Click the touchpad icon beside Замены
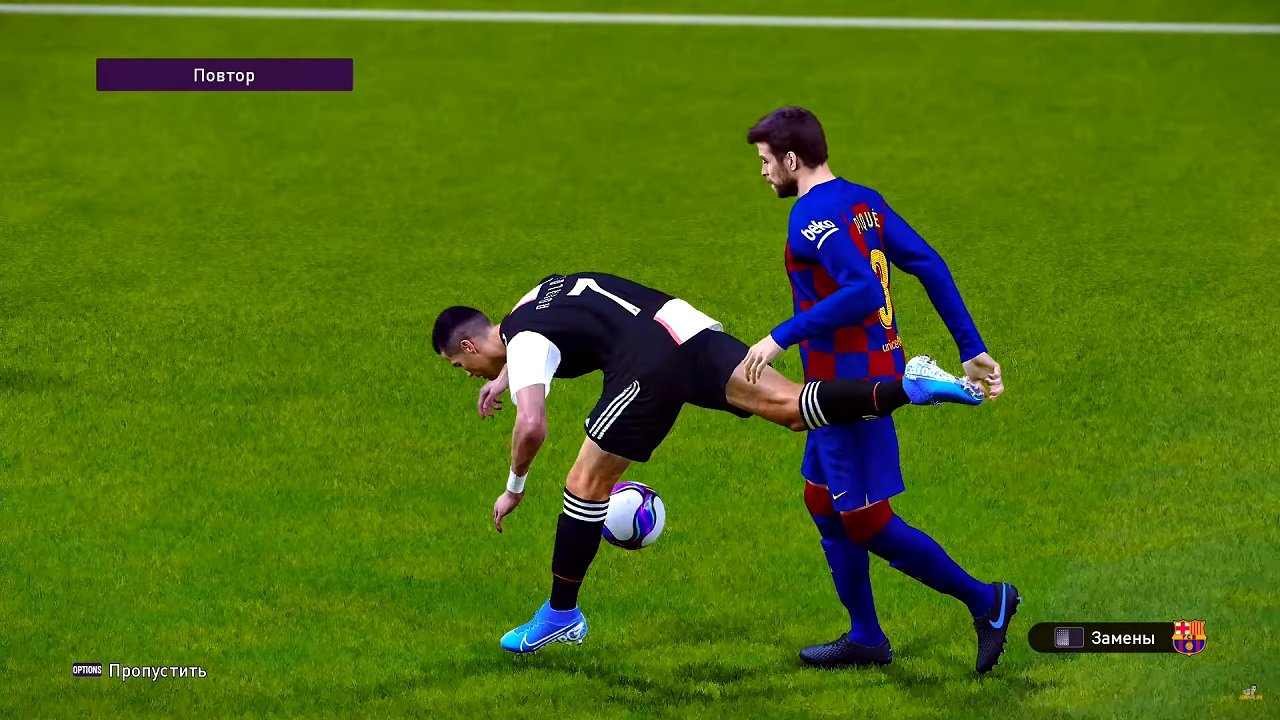Viewport: 1280px width, 720px height. tap(1070, 638)
